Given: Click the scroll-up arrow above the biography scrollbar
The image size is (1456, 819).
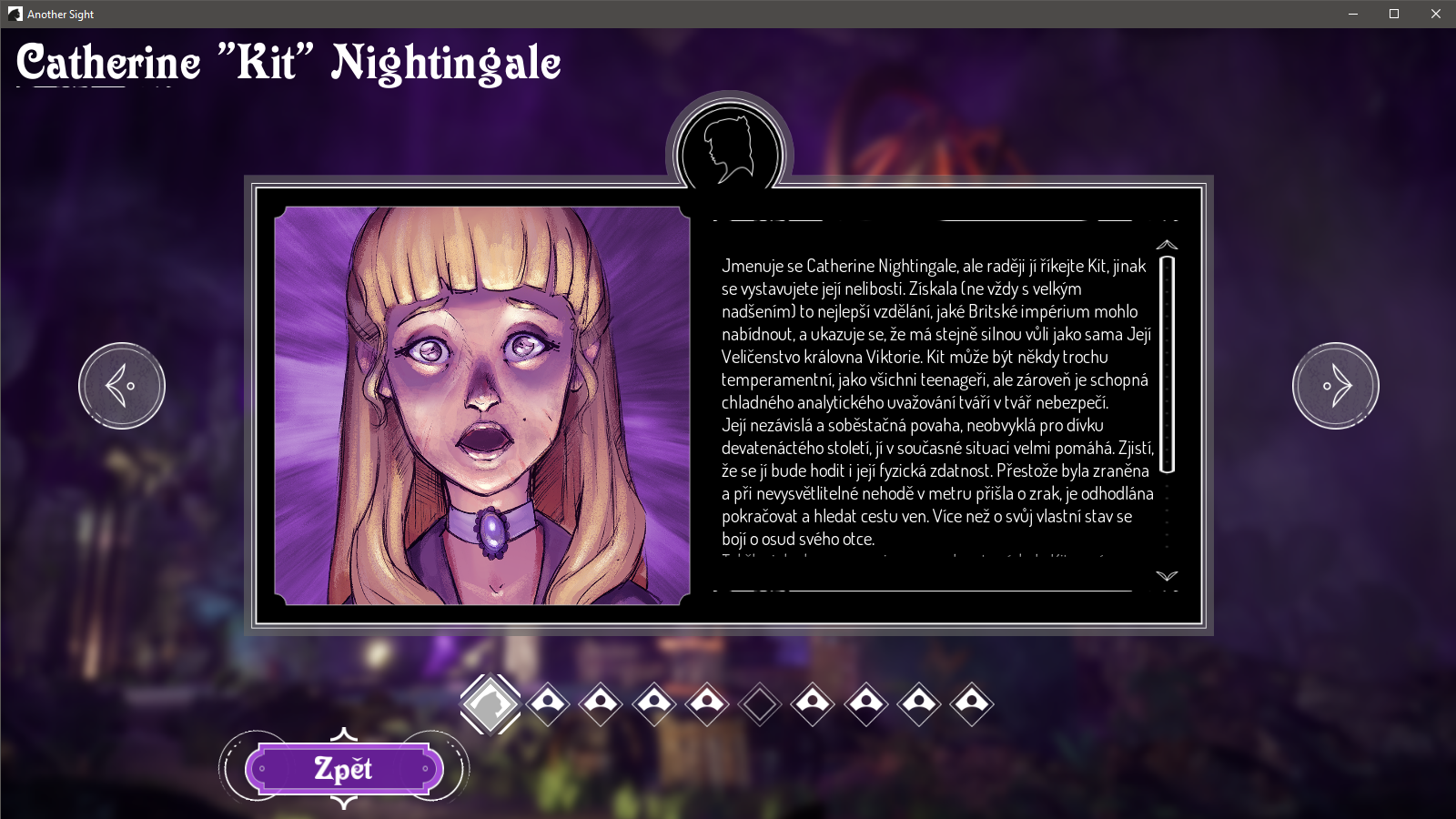Looking at the screenshot, I should pos(1167,245).
